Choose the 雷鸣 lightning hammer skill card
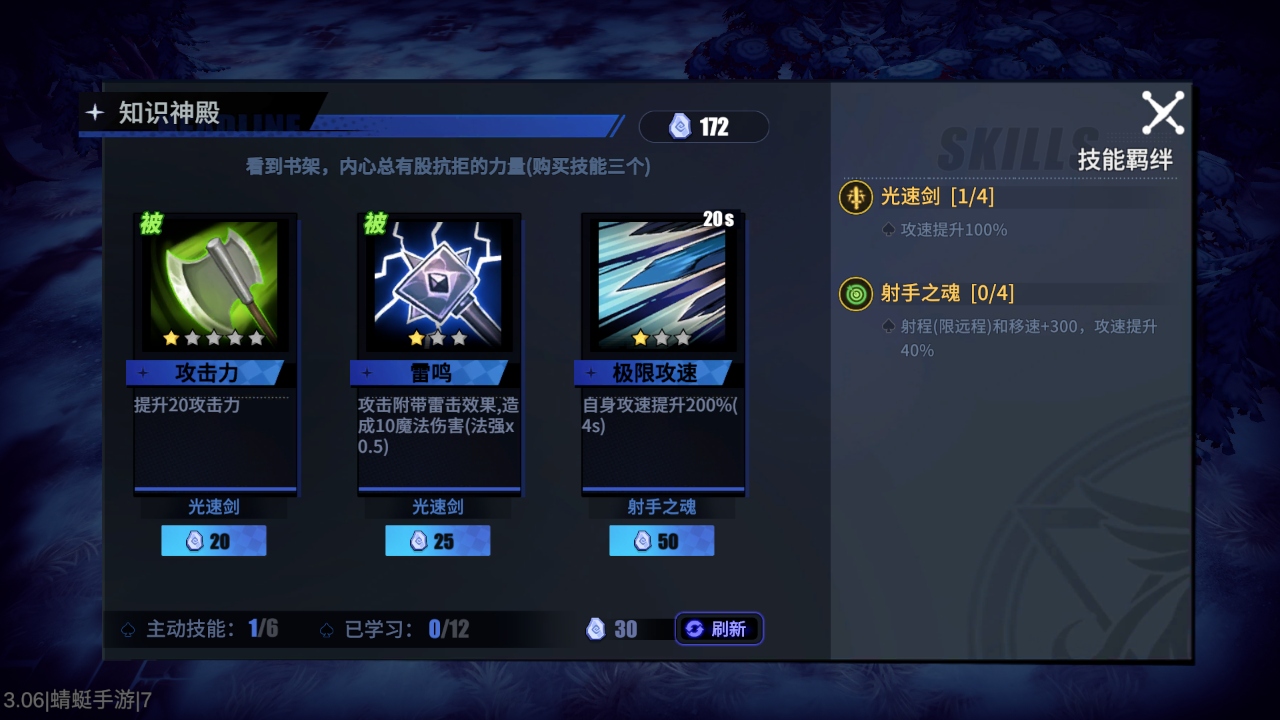The height and width of the screenshot is (720, 1280). tap(438, 285)
